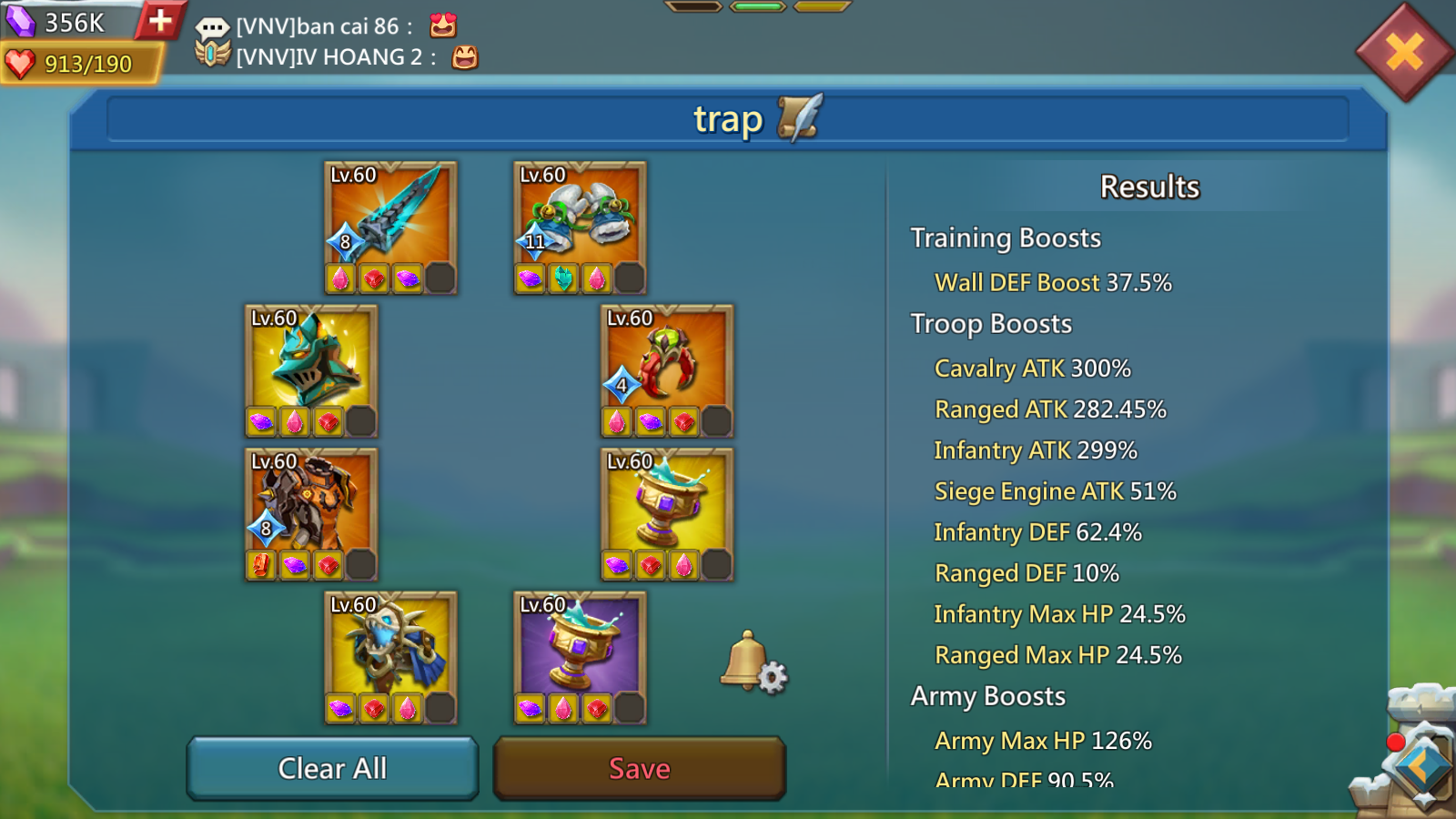Rename the trap set with the quill icon
The width and height of the screenshot is (1456, 819).
800,118
